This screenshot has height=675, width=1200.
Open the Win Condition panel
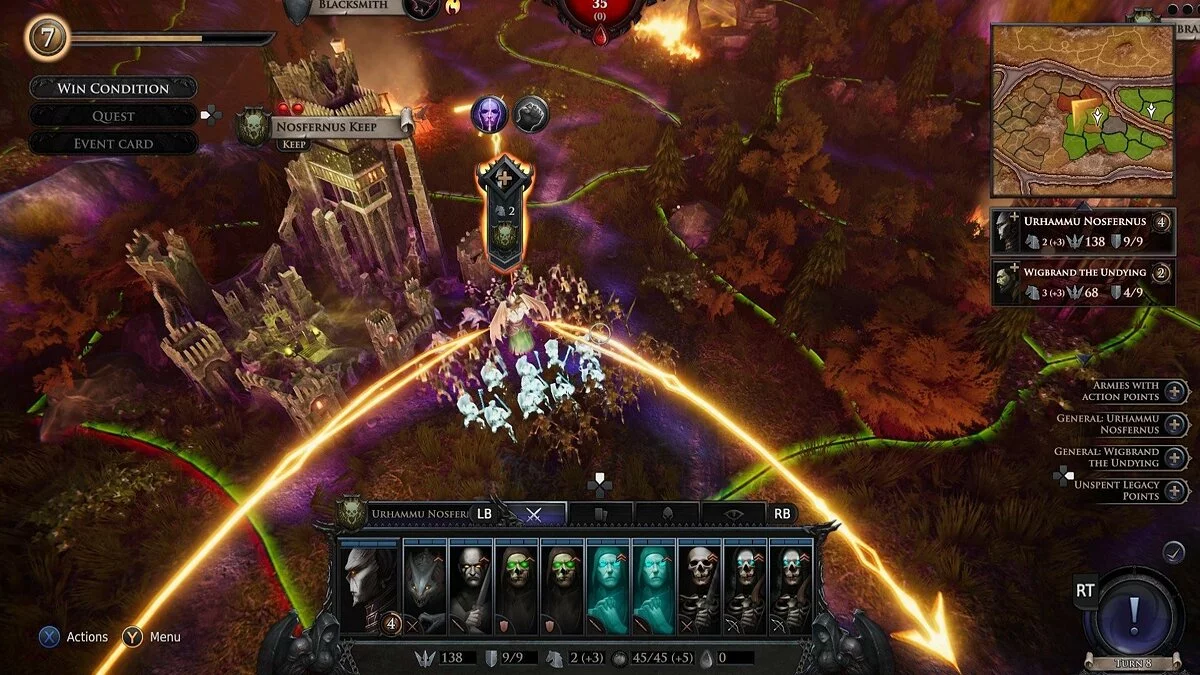click(x=113, y=88)
